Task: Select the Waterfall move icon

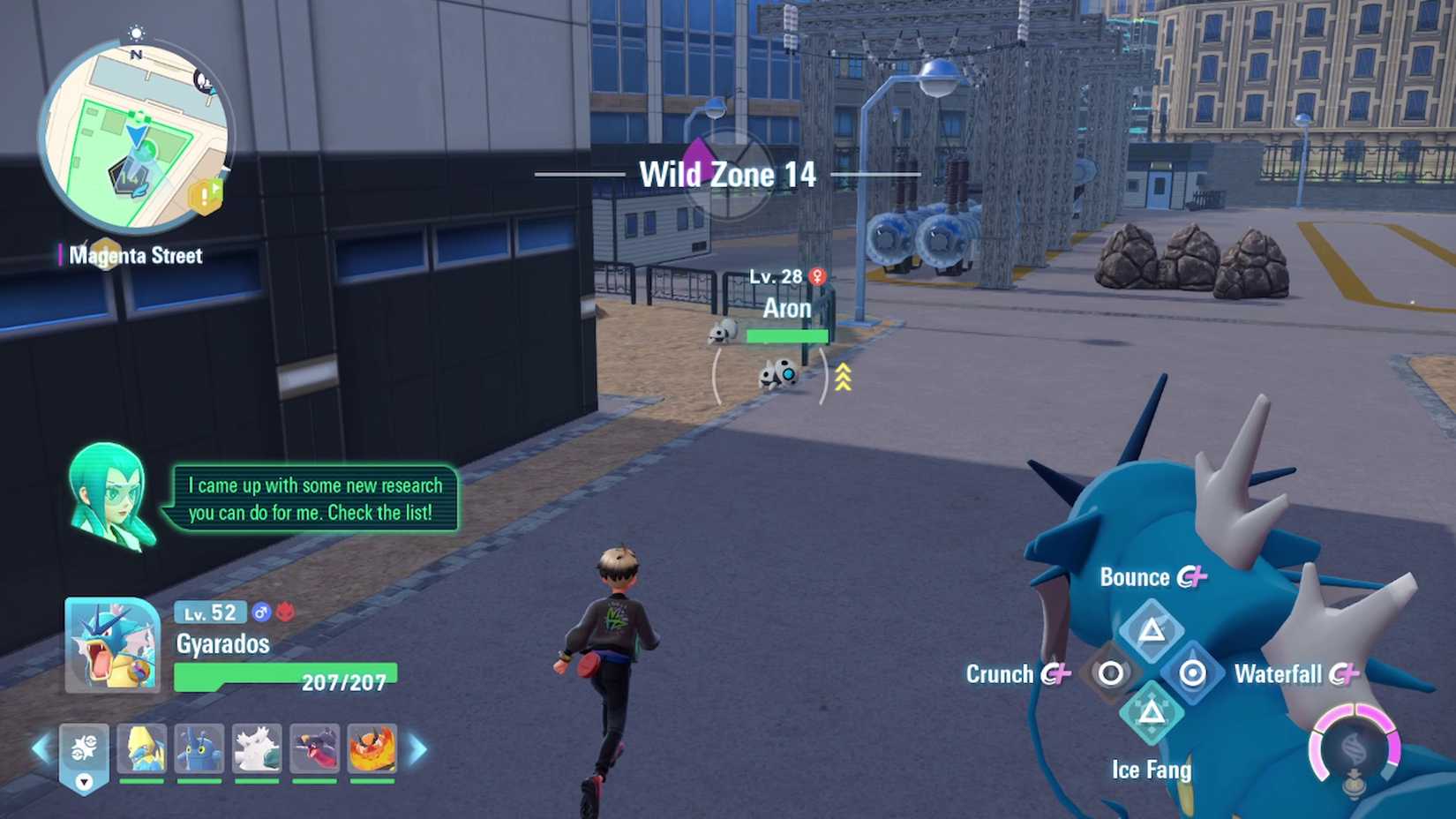Action: [x=1193, y=672]
